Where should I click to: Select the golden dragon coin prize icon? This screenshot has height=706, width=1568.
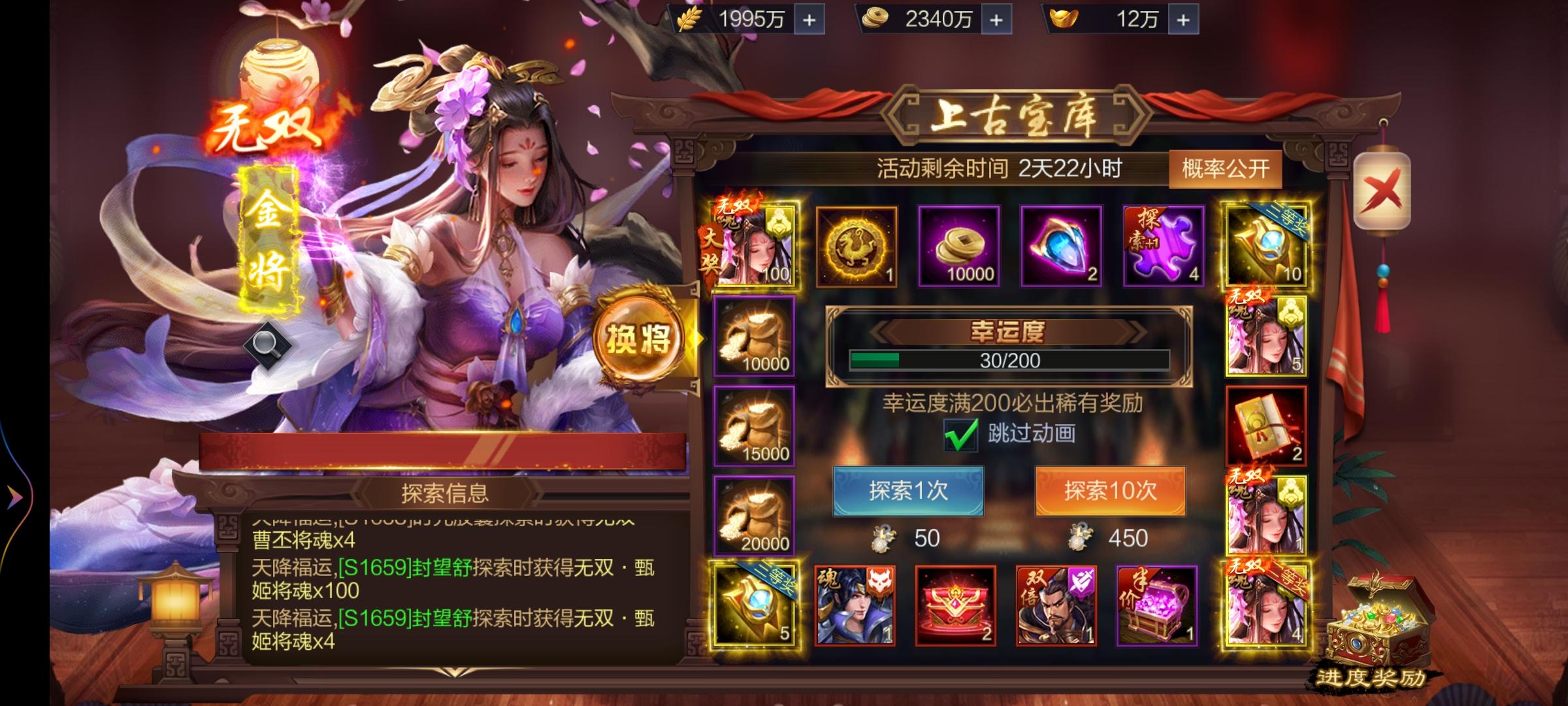click(856, 245)
